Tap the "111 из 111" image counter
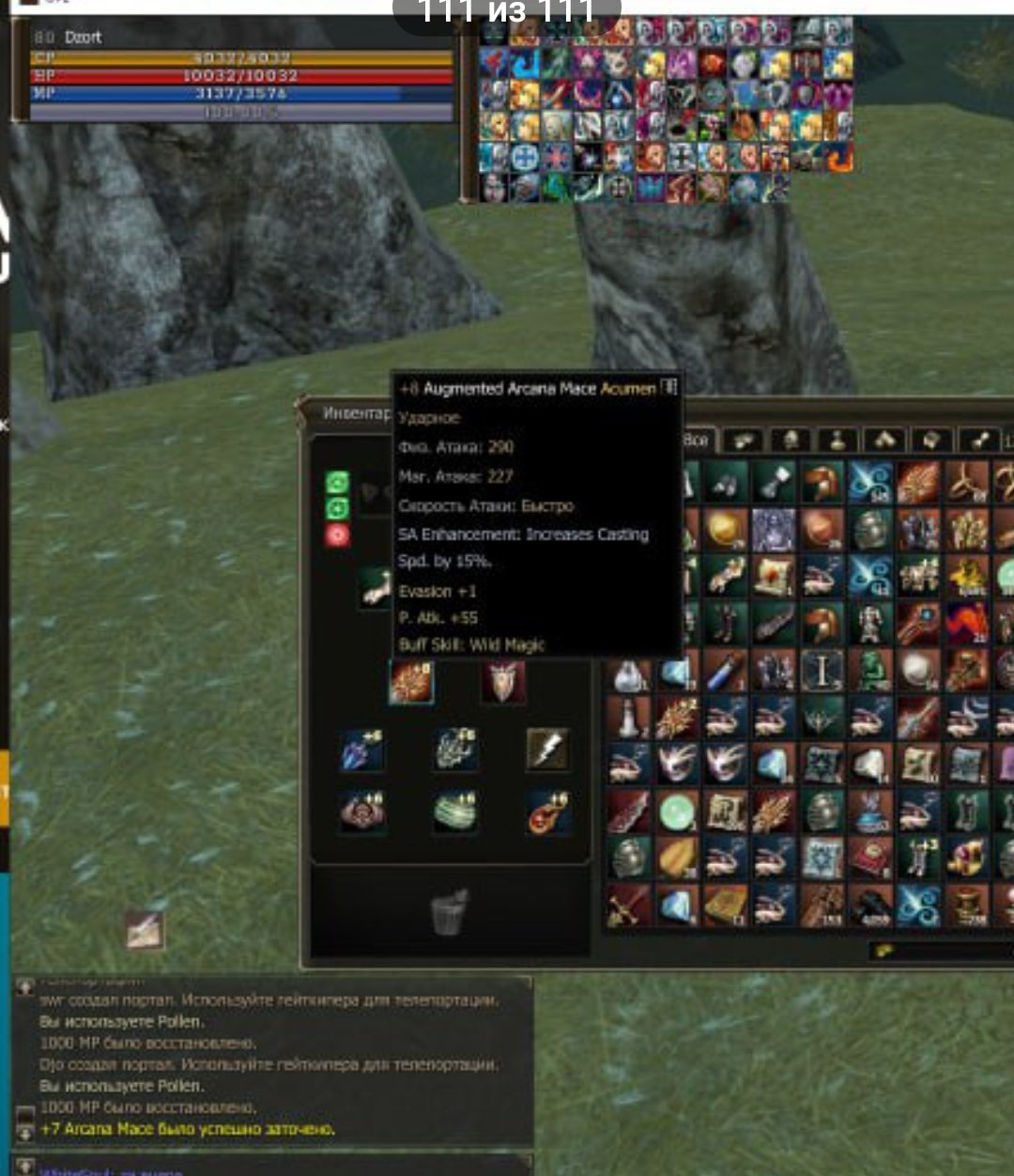The width and height of the screenshot is (1014, 1176). 507,13
